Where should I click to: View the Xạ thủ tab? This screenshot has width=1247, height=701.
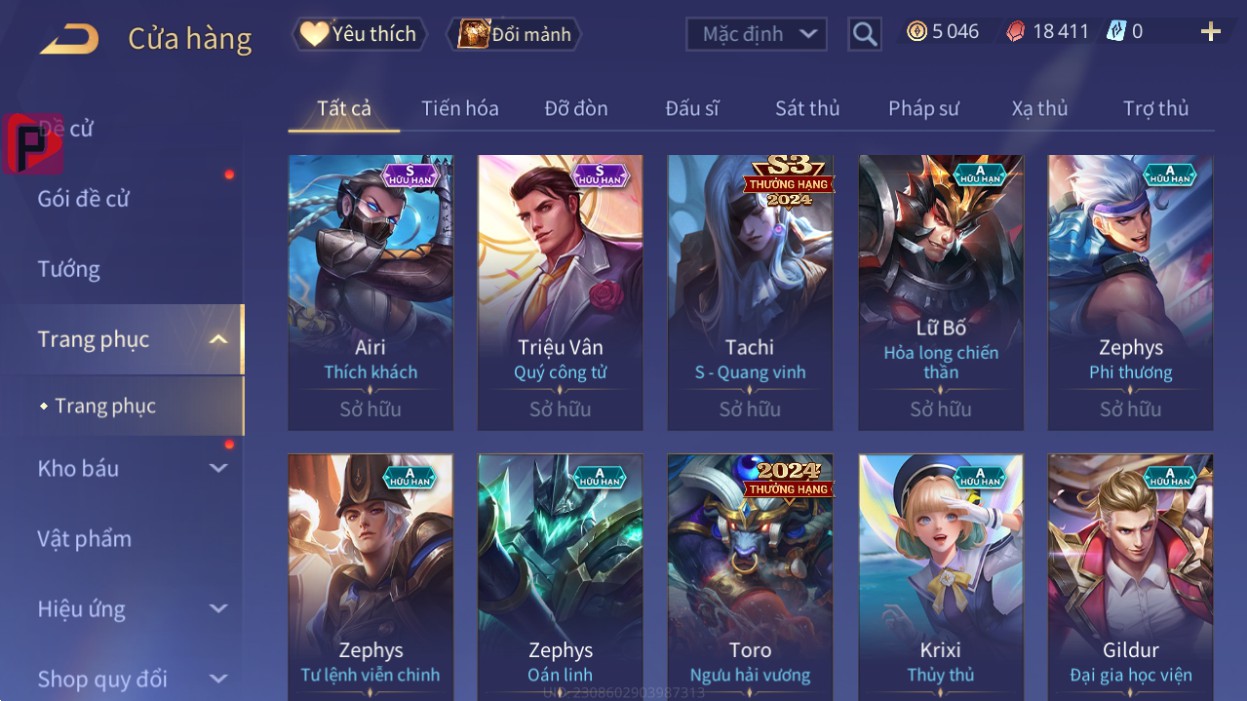click(1039, 108)
